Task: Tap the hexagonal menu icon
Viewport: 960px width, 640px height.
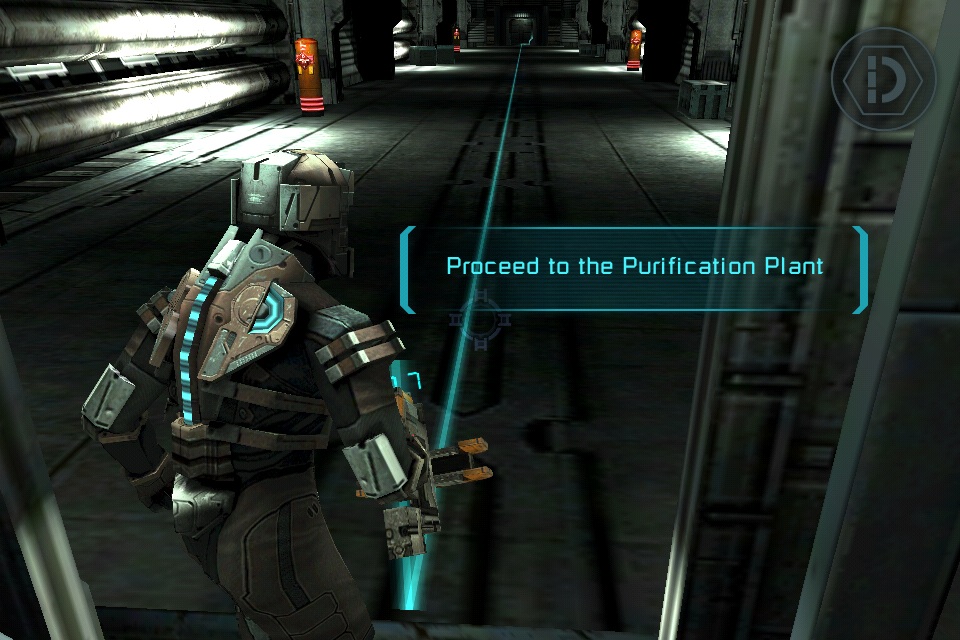Action: (x=884, y=79)
